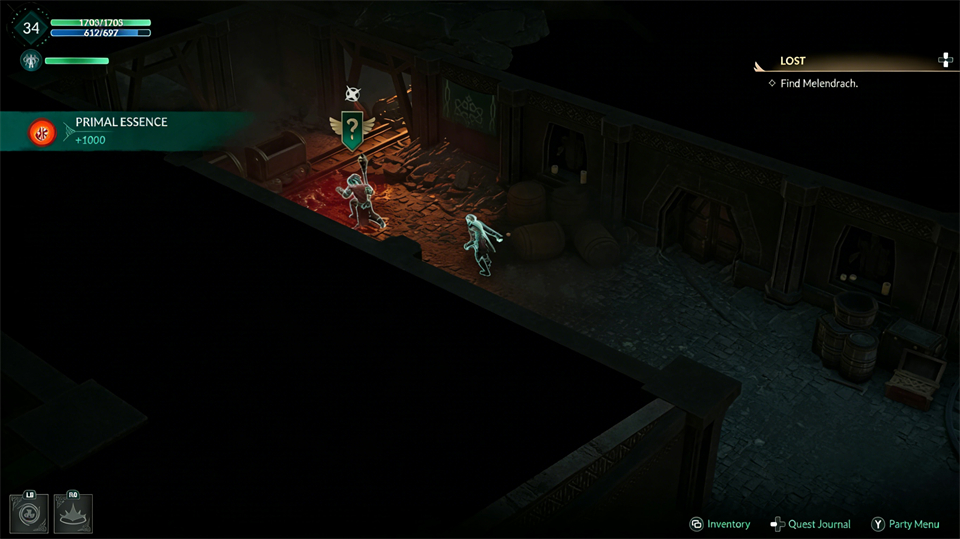Select the level 34 character badge
This screenshot has height=539, width=960.
[x=31, y=28]
